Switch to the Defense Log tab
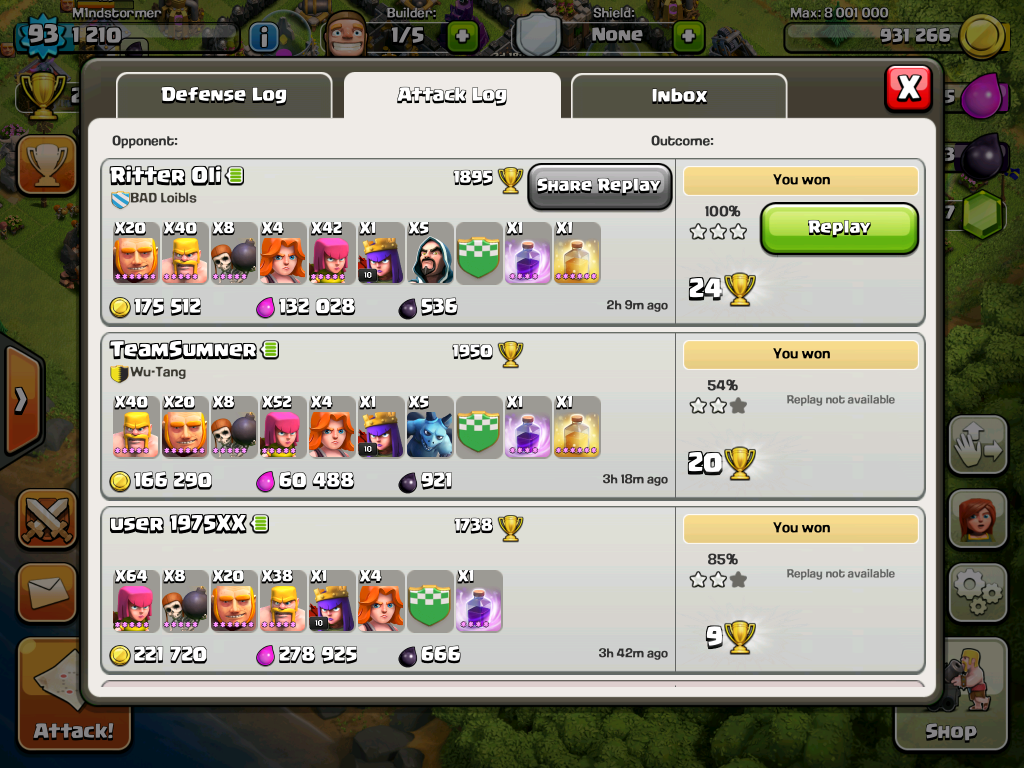Screen dimensions: 1024x768 pos(224,96)
